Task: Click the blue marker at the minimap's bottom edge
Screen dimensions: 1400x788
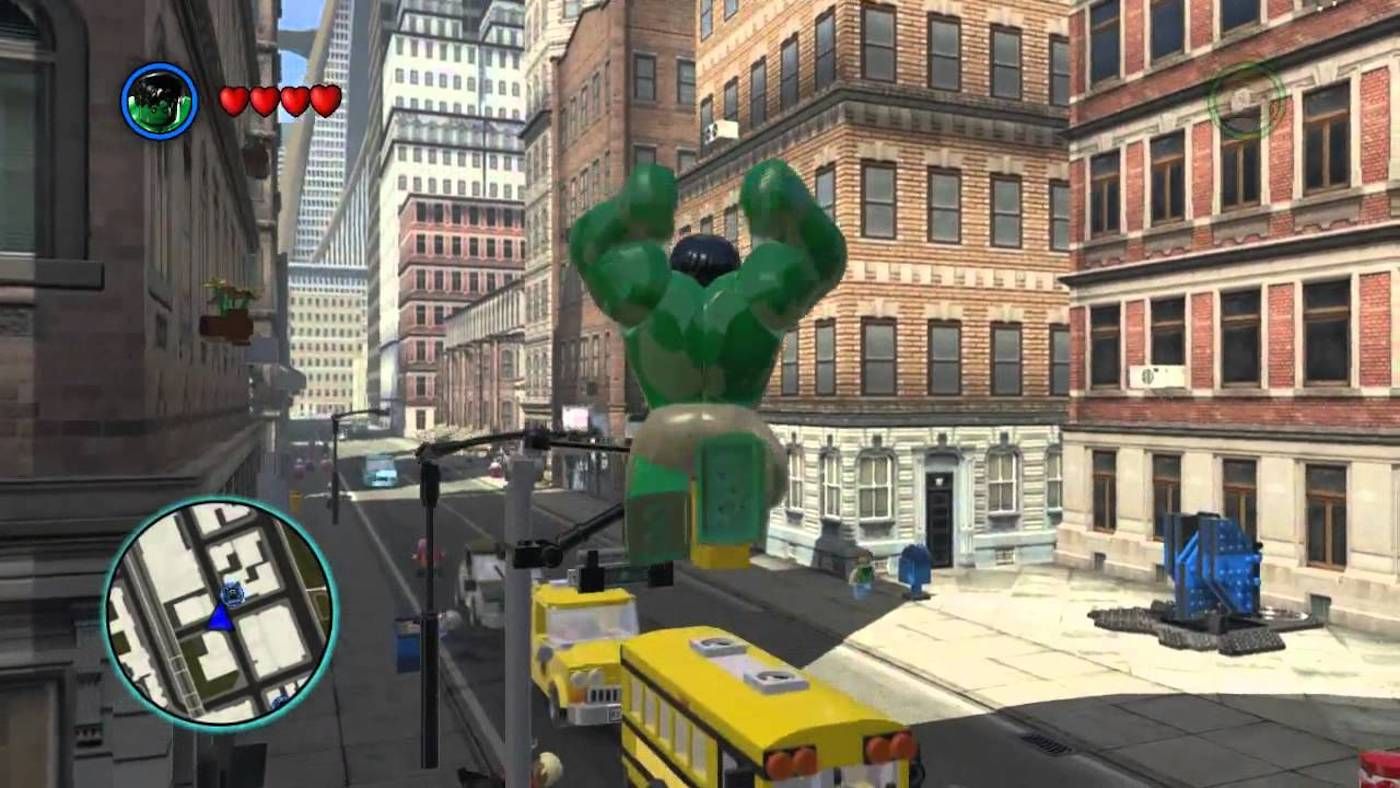Action: point(281,700)
